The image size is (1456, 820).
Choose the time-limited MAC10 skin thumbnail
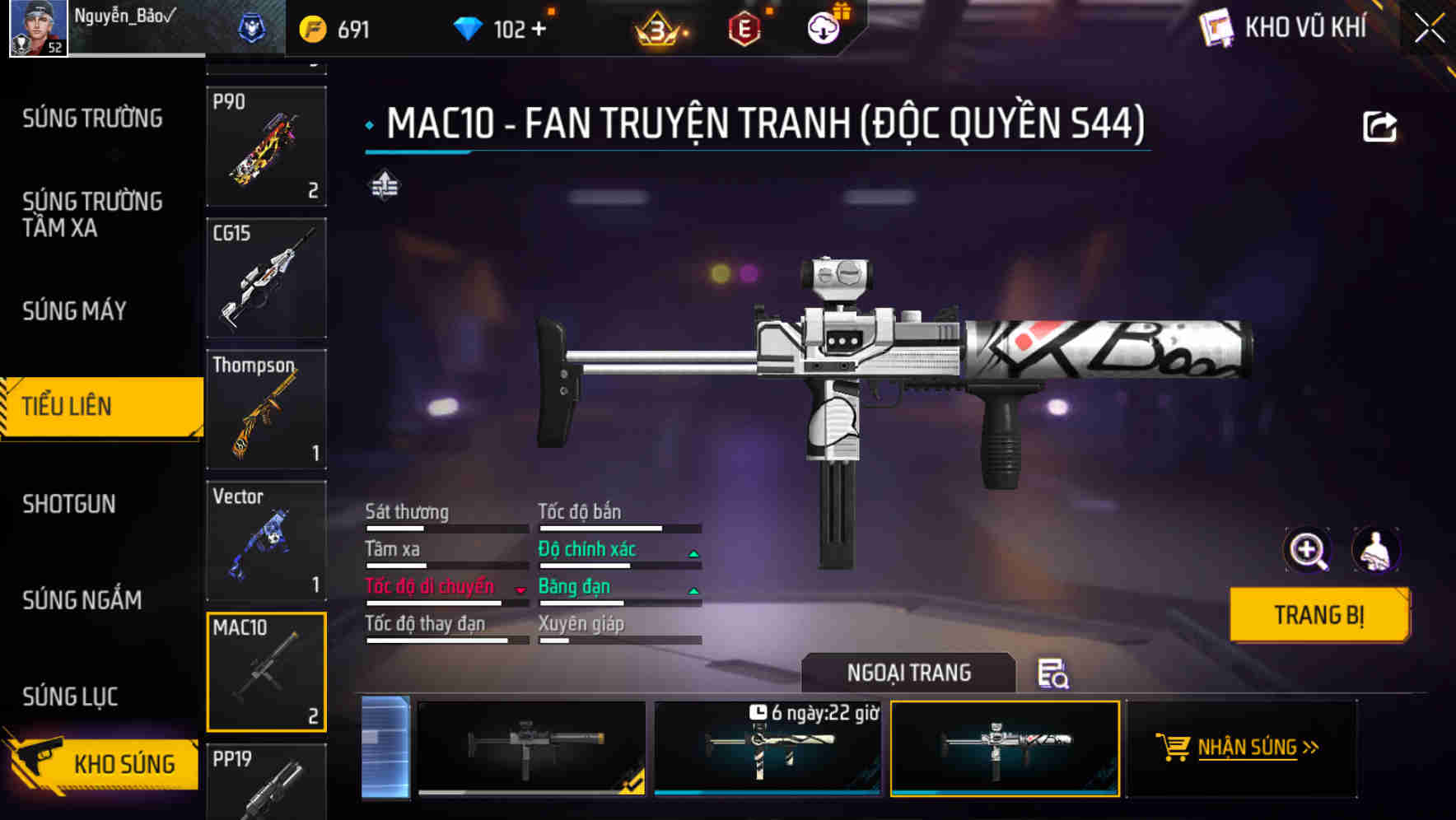tap(768, 748)
